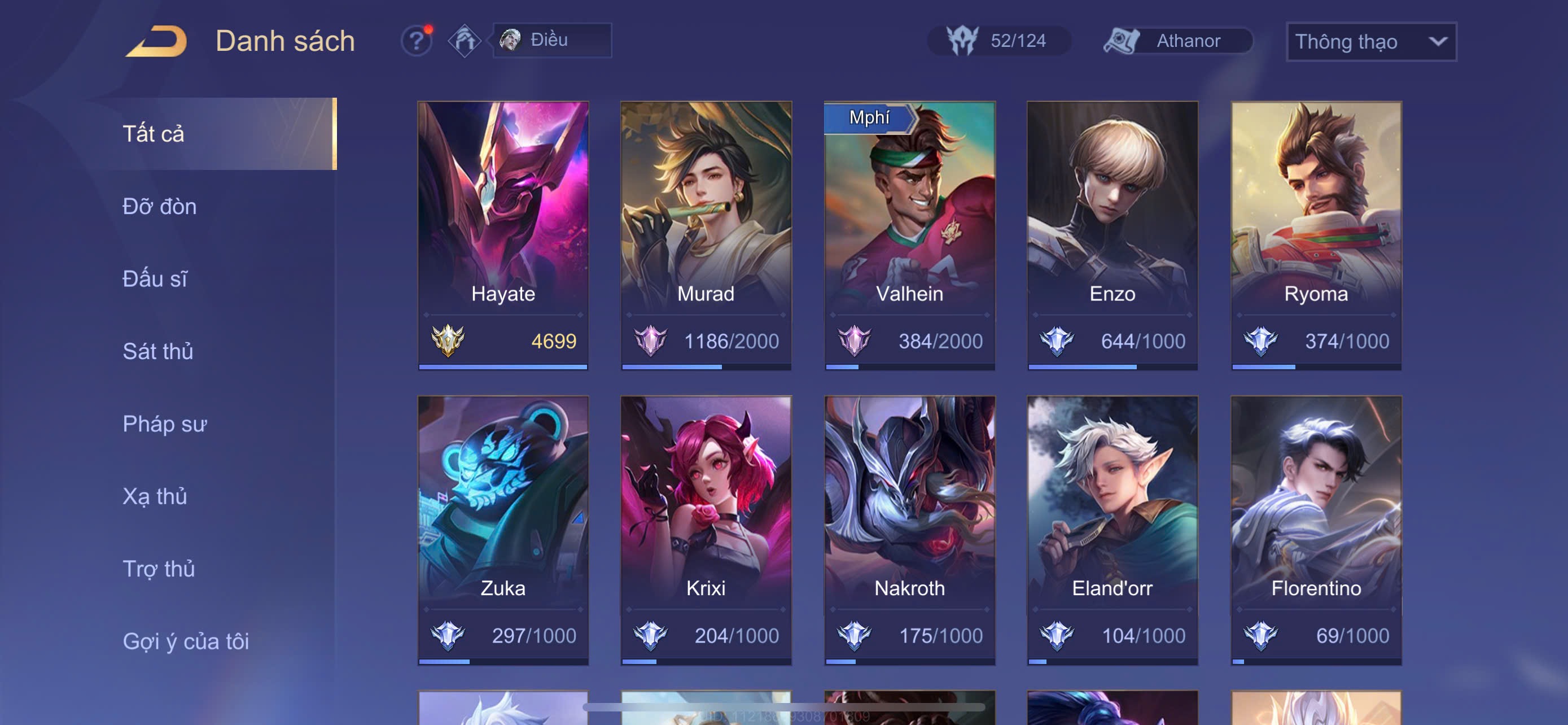Open the Valhein hero card
Image resolution: width=1568 pixels, height=725 pixels.
pyautogui.click(x=909, y=235)
